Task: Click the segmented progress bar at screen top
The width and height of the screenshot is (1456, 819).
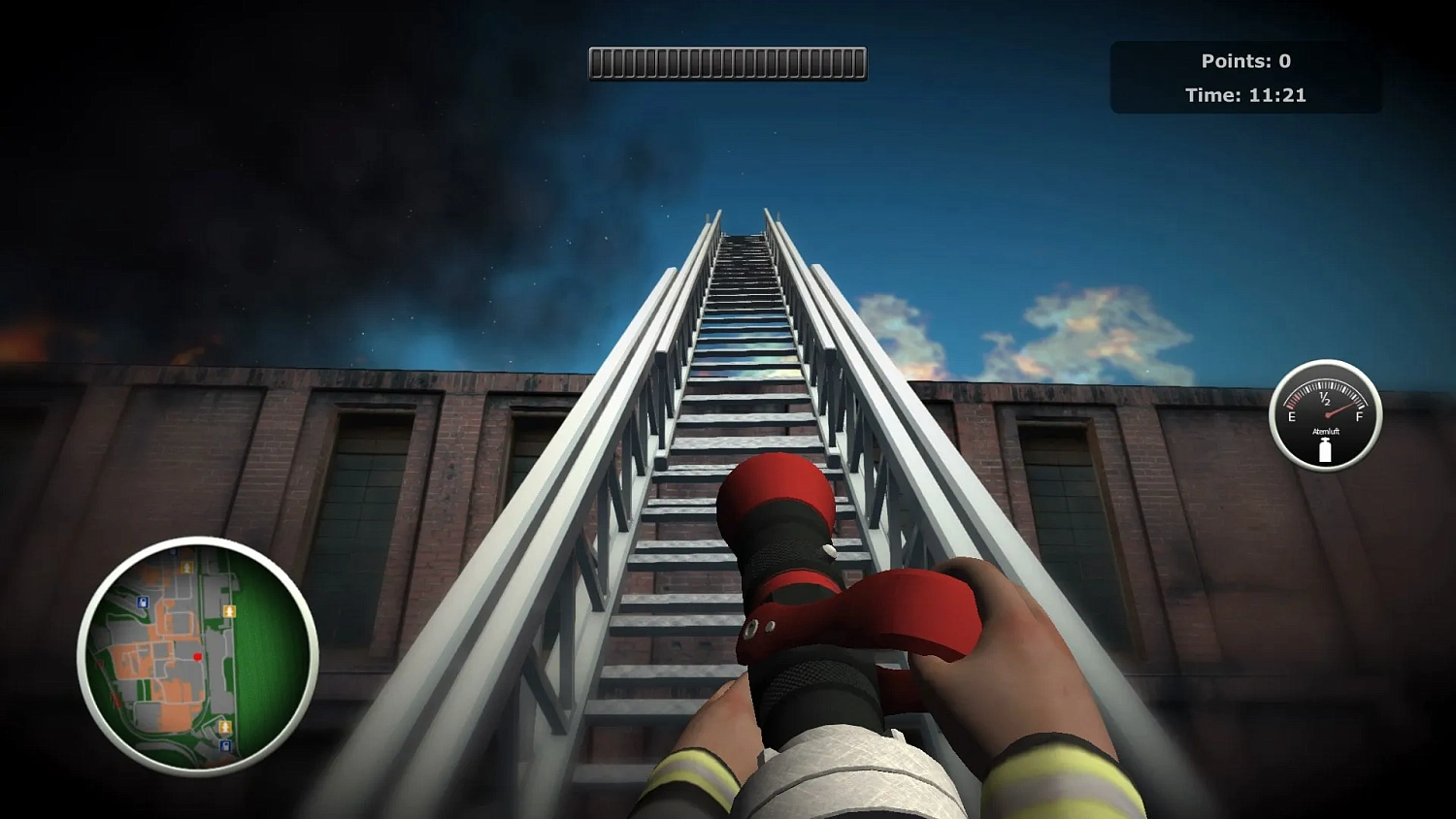Action: (x=726, y=62)
